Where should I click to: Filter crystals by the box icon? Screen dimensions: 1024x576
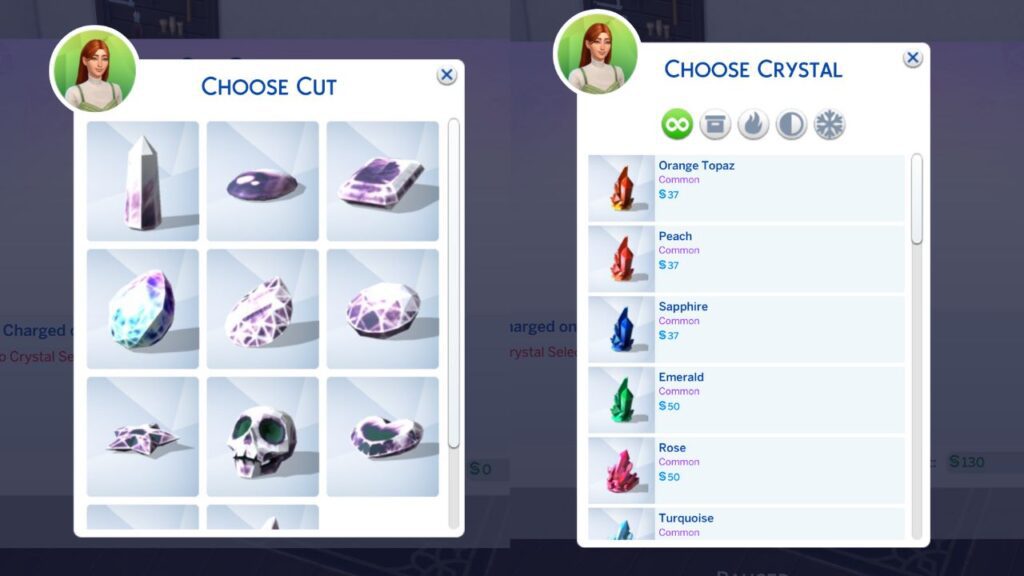[715, 125]
